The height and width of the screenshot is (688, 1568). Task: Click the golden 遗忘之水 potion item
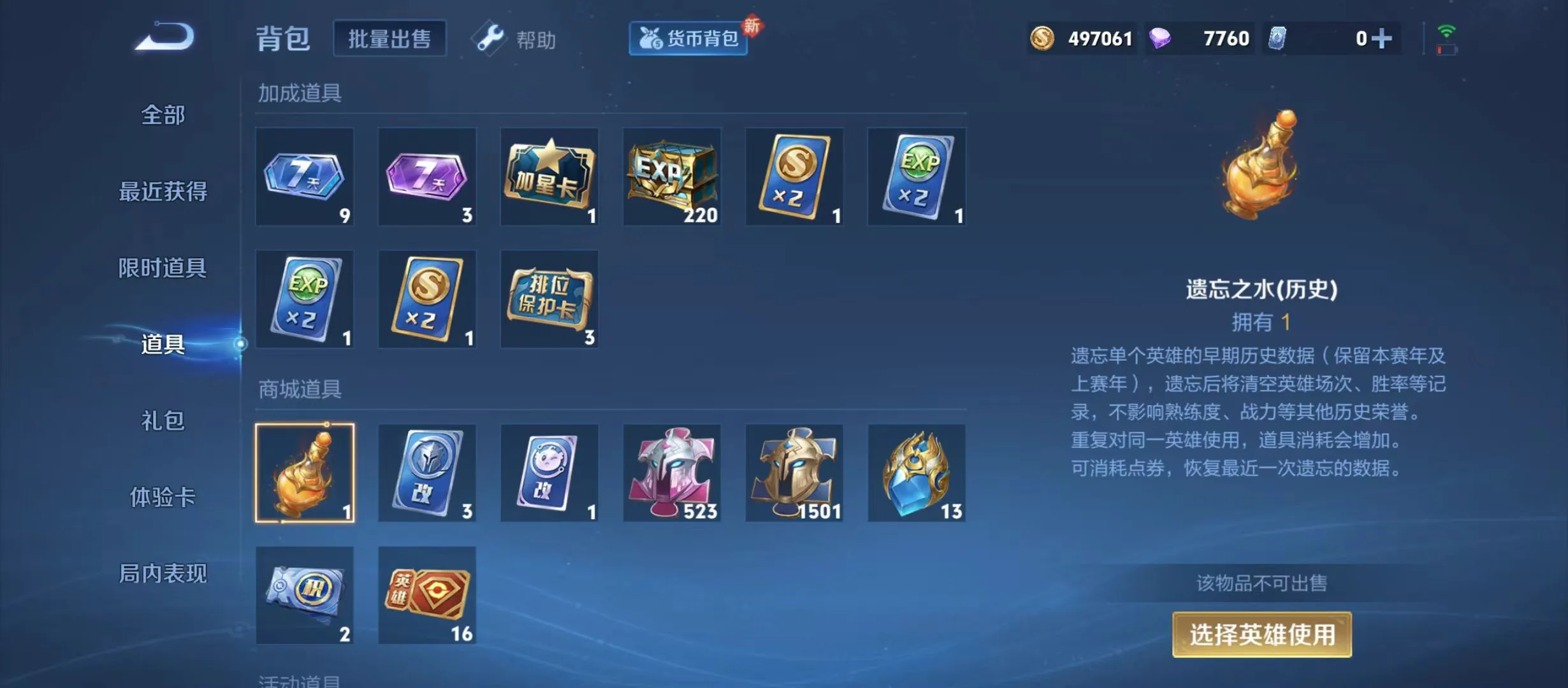pos(305,472)
